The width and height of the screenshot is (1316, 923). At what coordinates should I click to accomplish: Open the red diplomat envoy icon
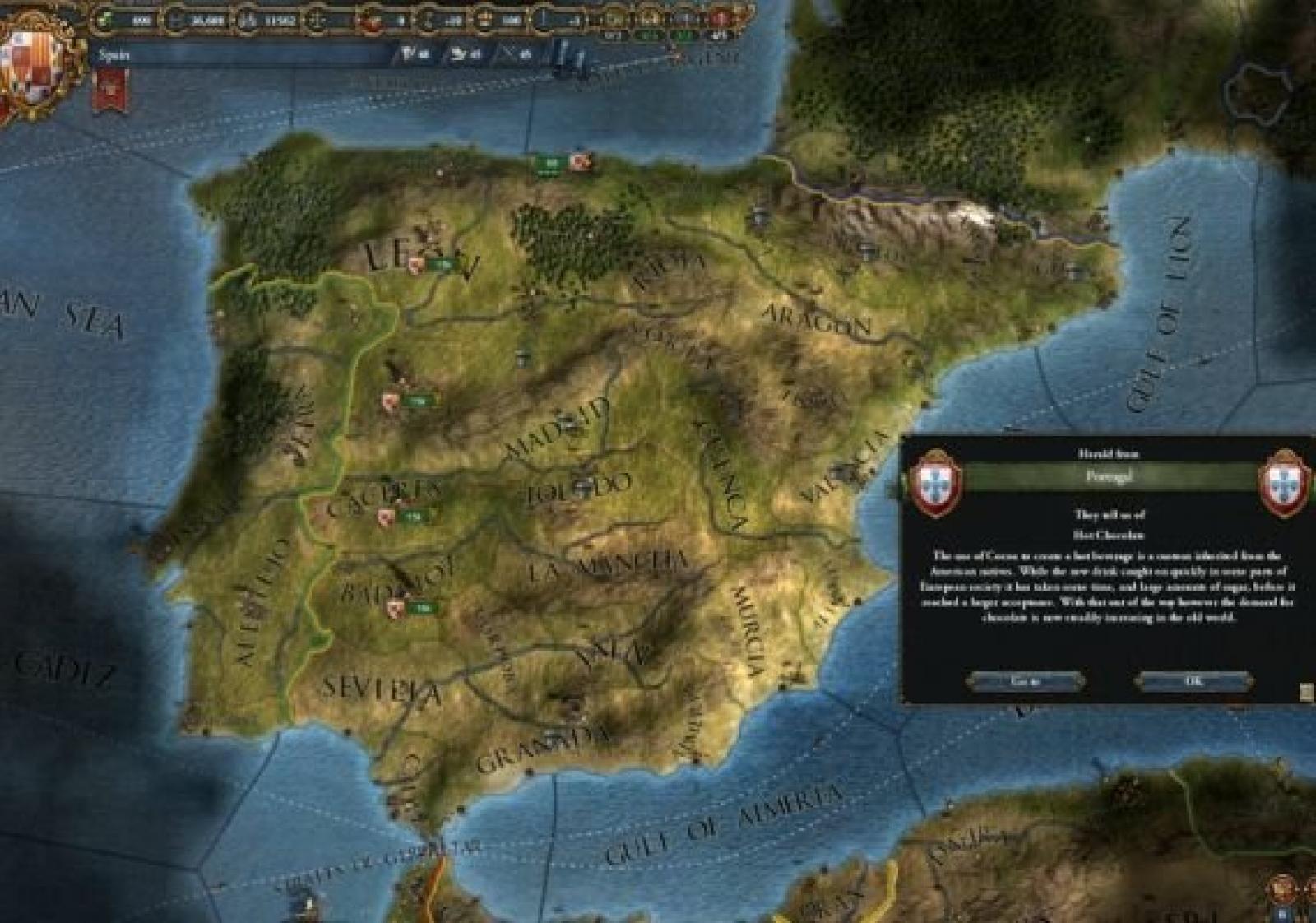click(721, 17)
